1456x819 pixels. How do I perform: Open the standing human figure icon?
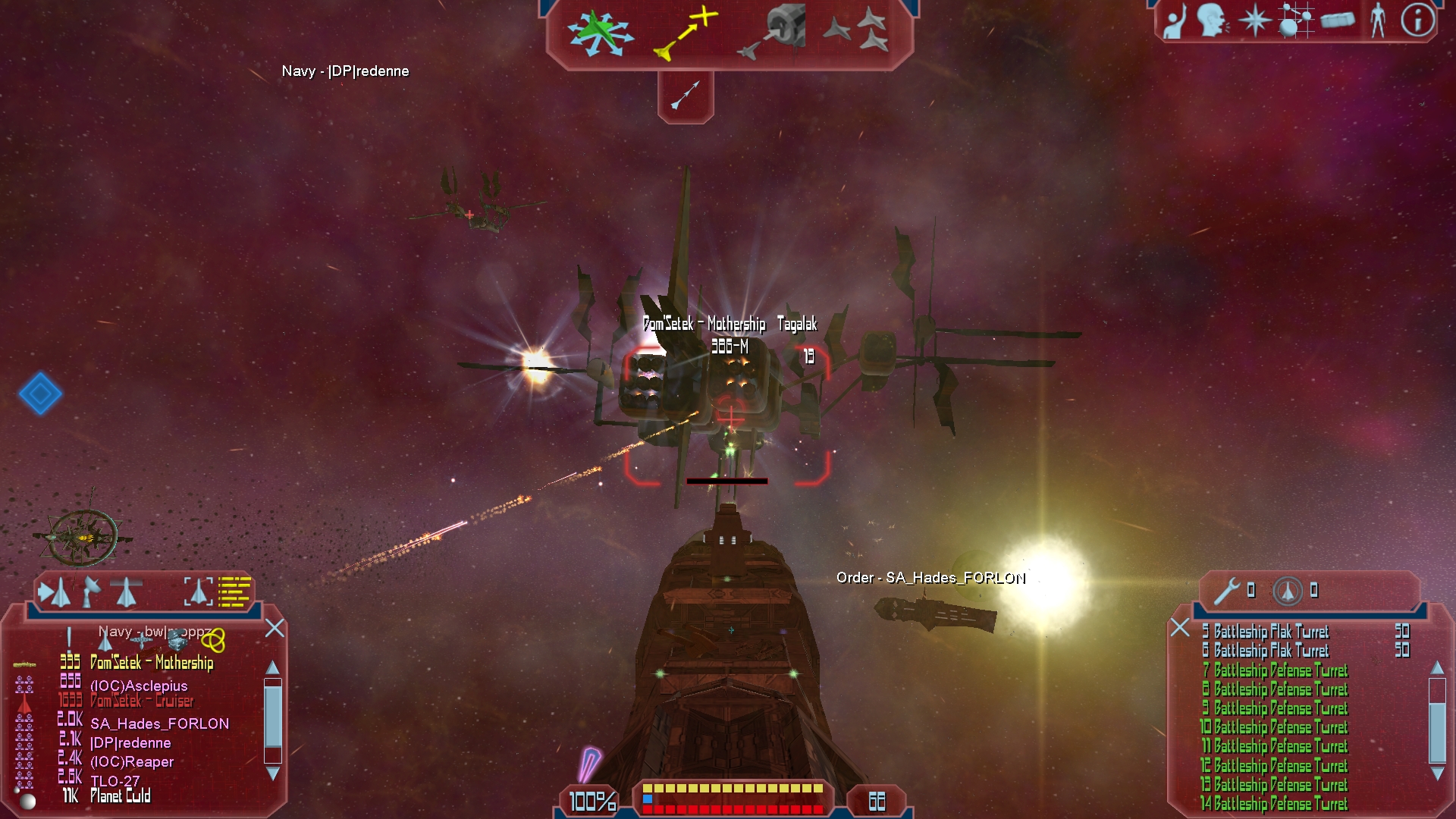(1378, 20)
